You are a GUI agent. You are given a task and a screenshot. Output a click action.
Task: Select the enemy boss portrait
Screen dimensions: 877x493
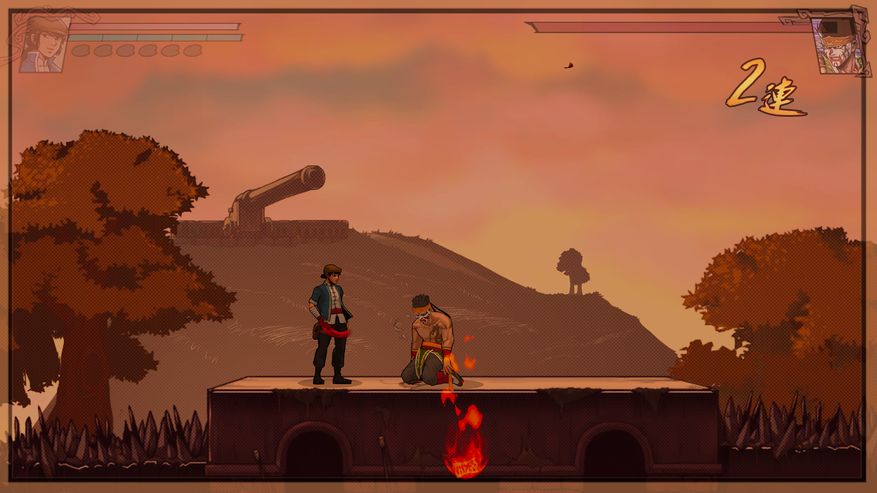coord(838,43)
